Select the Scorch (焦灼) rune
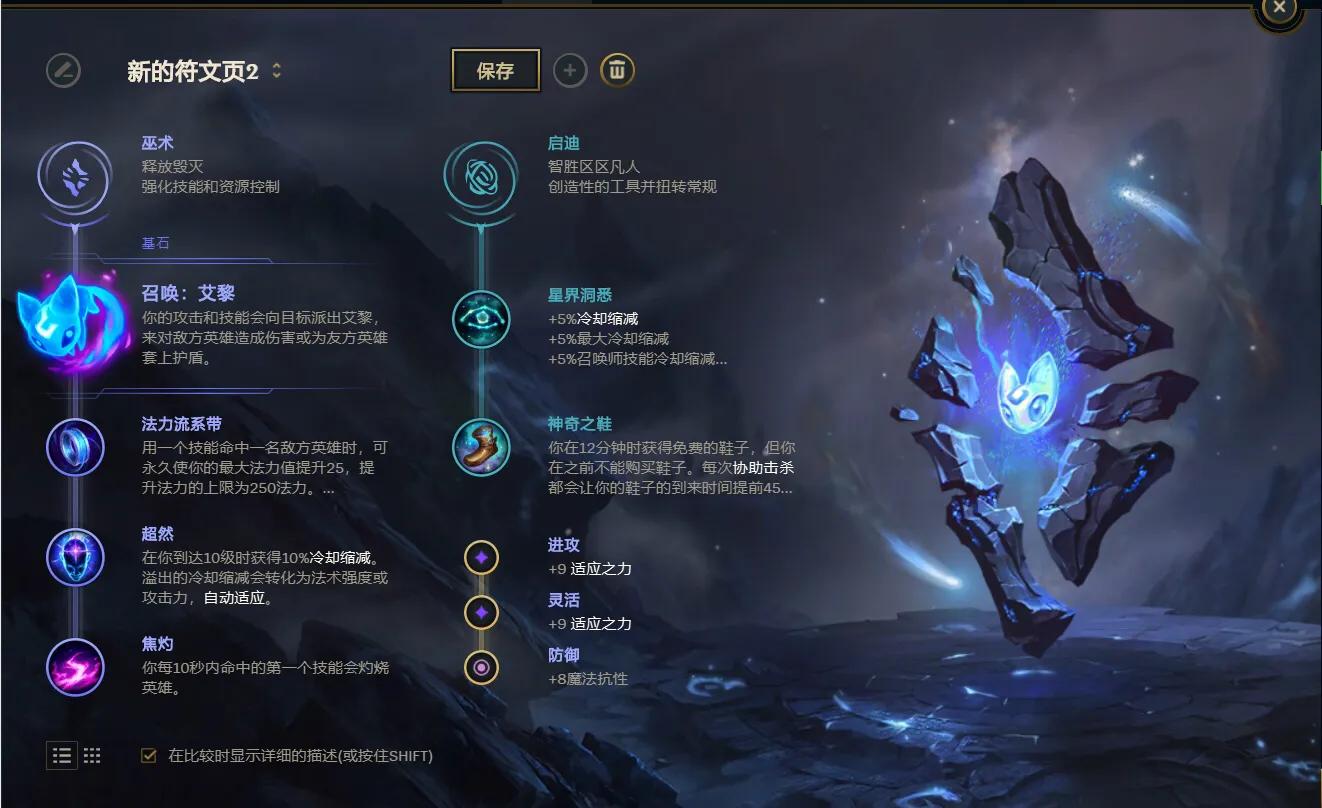 [x=72, y=668]
